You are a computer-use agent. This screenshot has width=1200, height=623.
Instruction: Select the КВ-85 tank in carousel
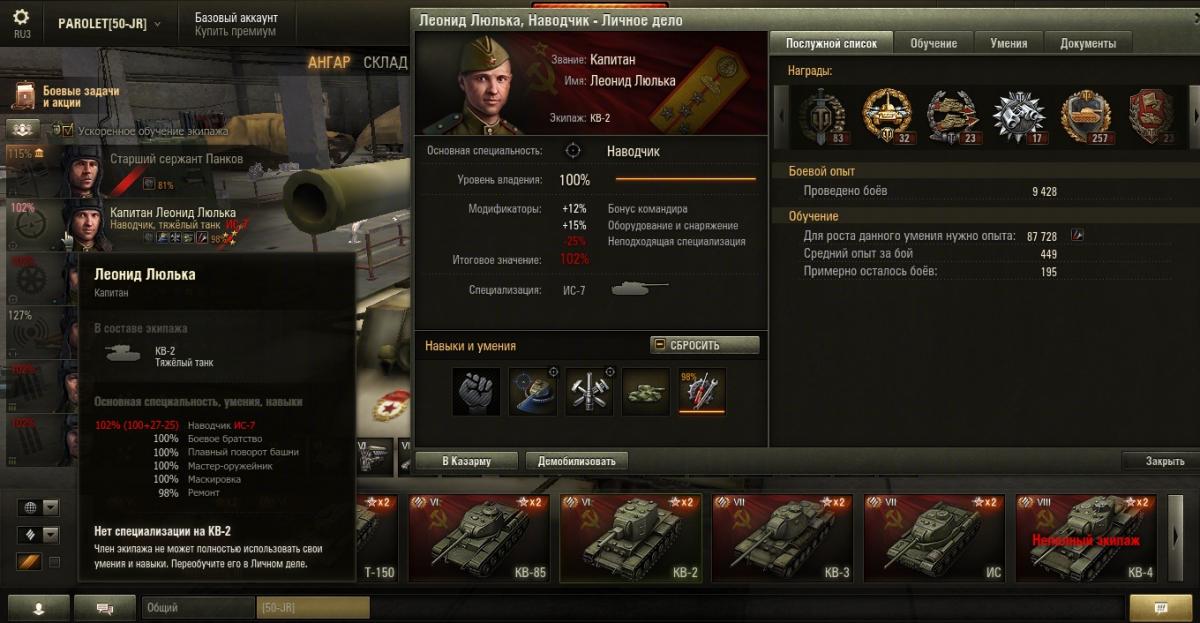478,537
